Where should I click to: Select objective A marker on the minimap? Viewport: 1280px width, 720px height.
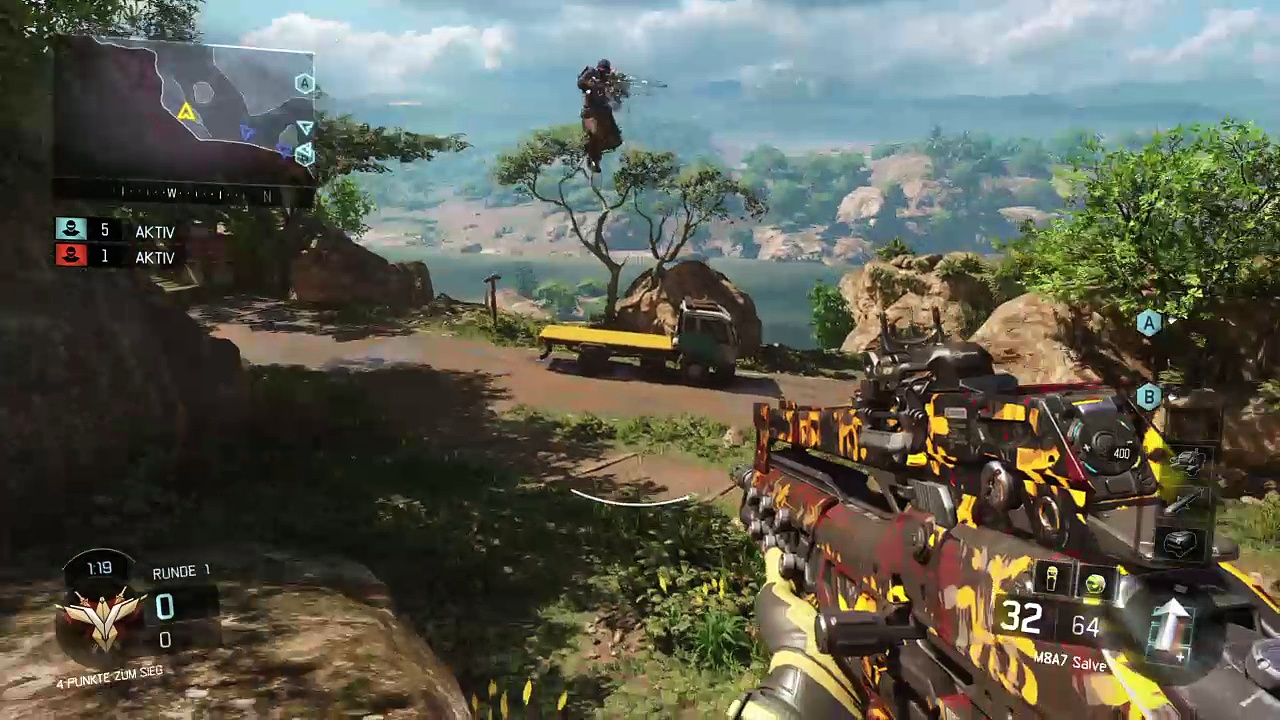304,84
